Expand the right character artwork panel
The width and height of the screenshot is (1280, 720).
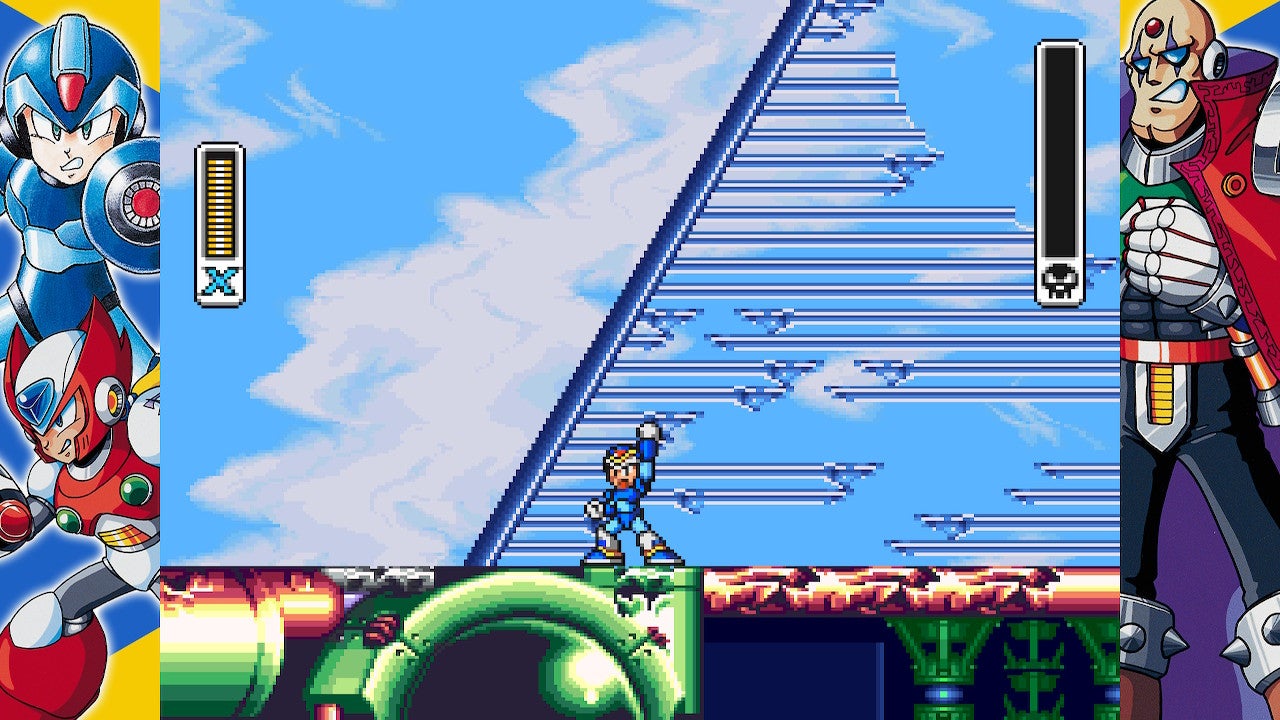[x=1195, y=360]
